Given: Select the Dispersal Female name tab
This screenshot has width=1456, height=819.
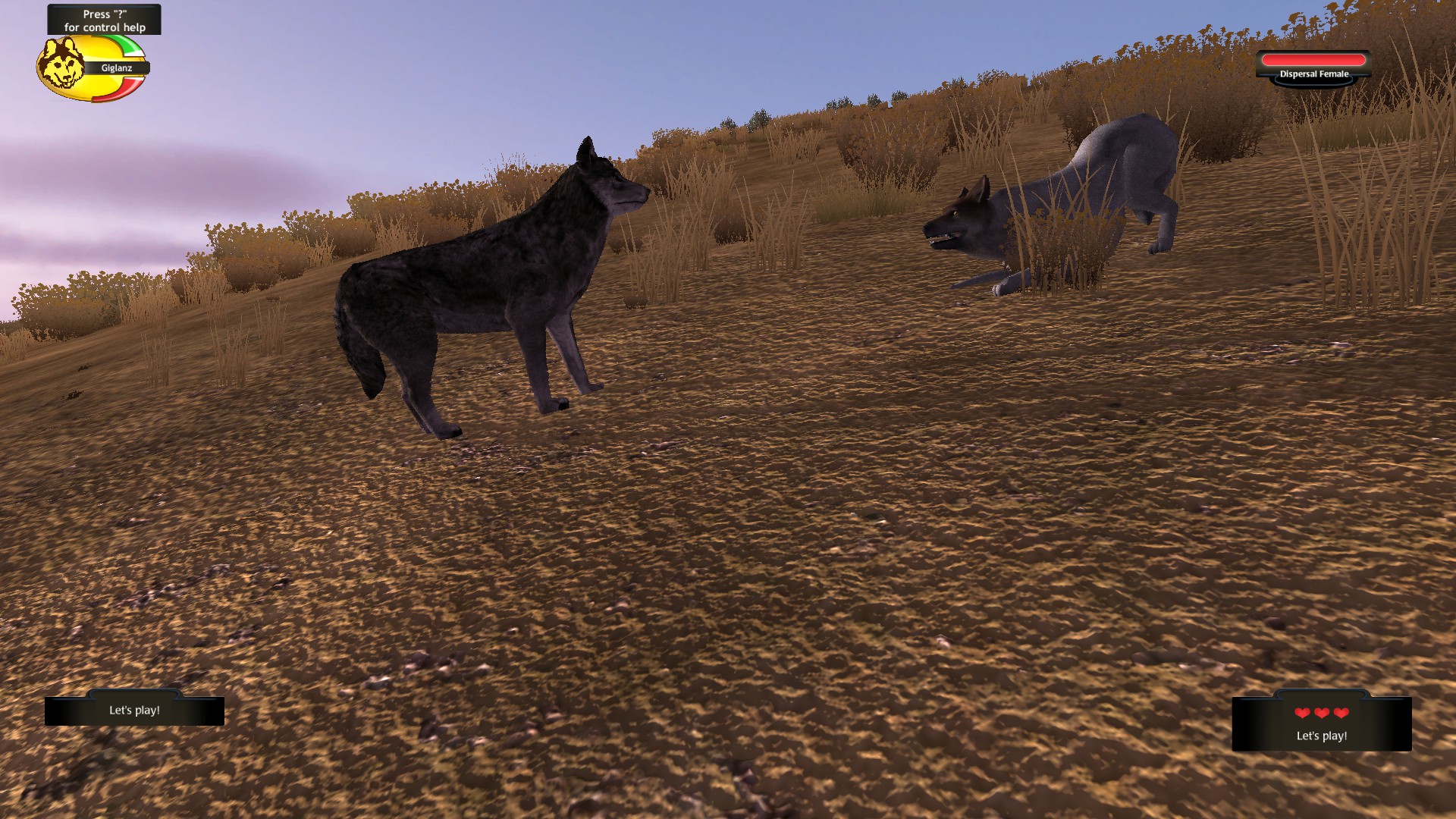Looking at the screenshot, I should pos(1313,74).
